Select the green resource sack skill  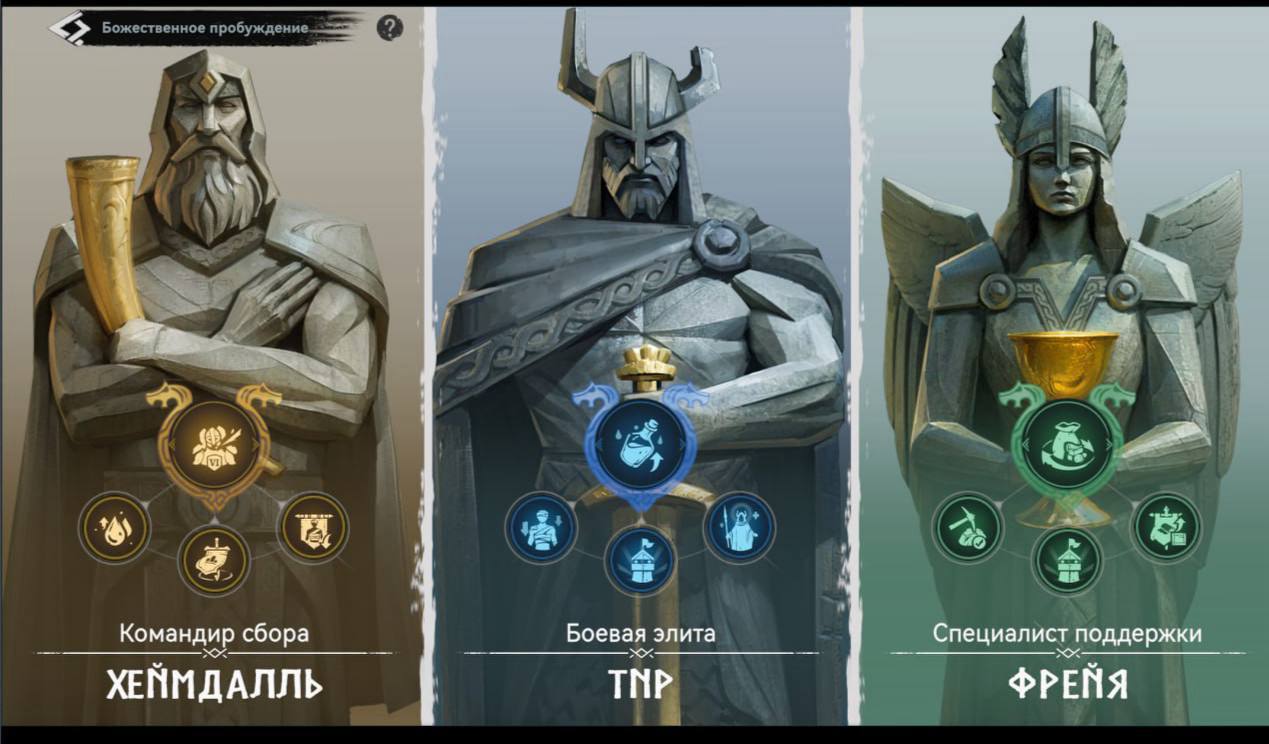(1068, 442)
